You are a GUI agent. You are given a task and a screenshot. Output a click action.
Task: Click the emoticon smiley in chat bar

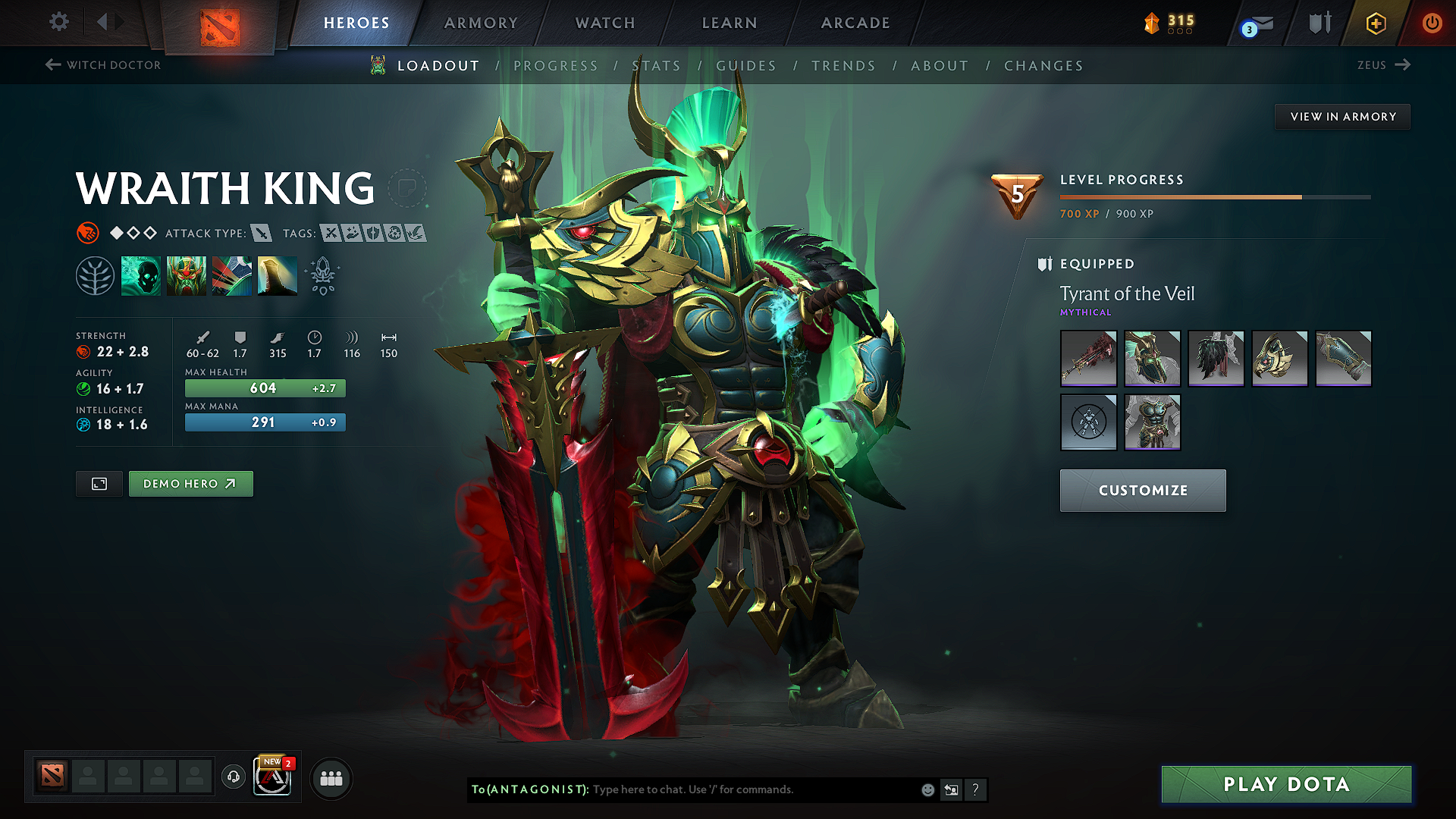tap(927, 789)
